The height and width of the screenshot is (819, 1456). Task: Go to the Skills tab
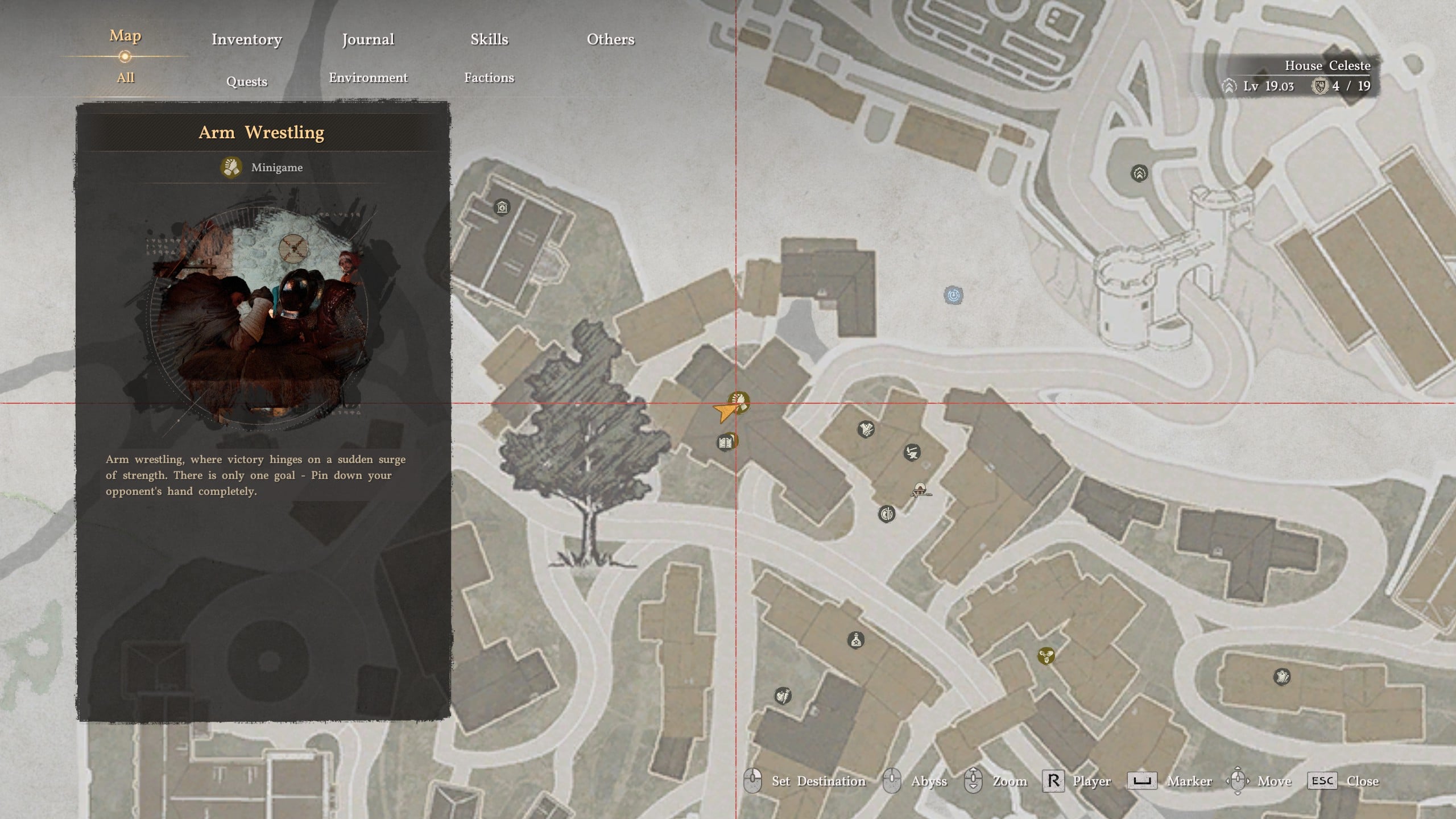coord(489,39)
